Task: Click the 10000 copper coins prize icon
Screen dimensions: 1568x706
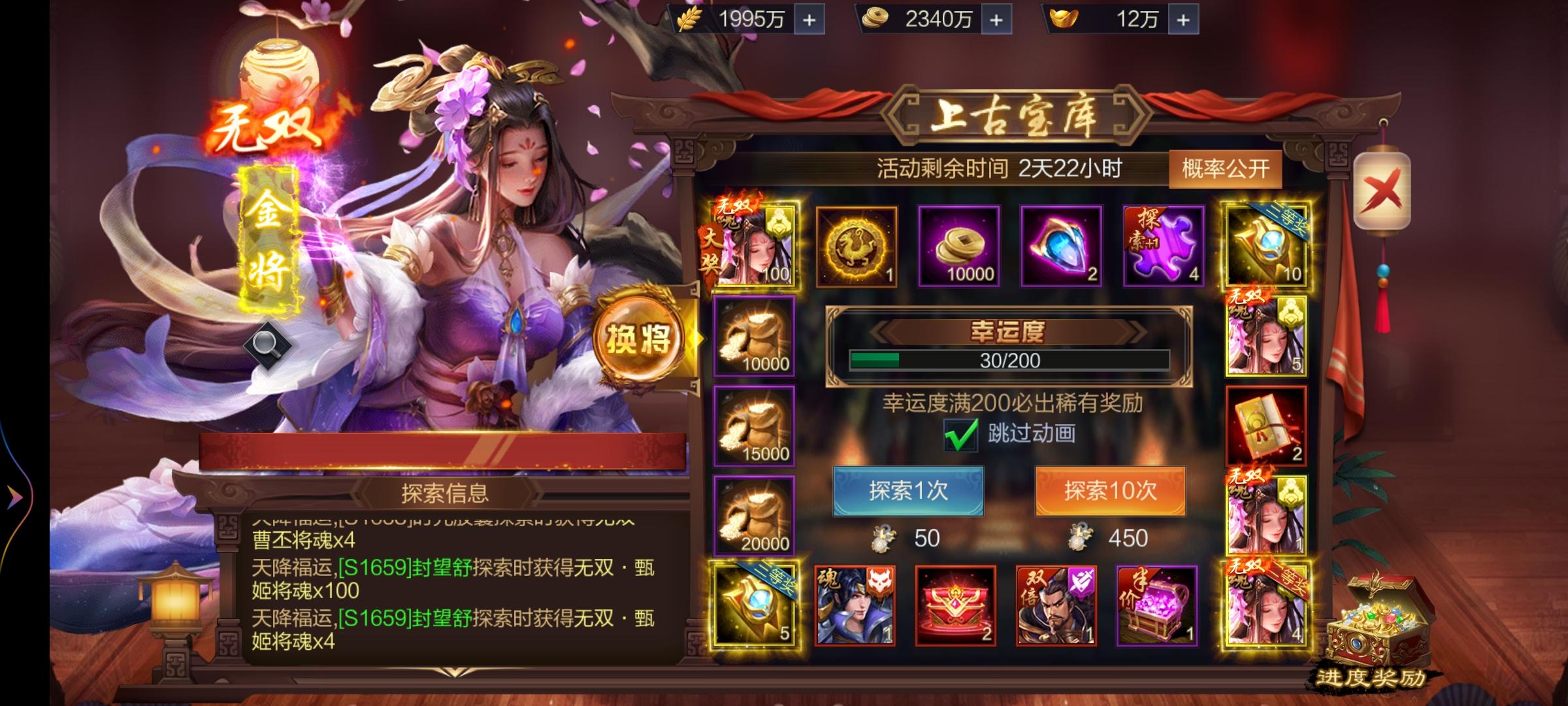Action: 958,245
